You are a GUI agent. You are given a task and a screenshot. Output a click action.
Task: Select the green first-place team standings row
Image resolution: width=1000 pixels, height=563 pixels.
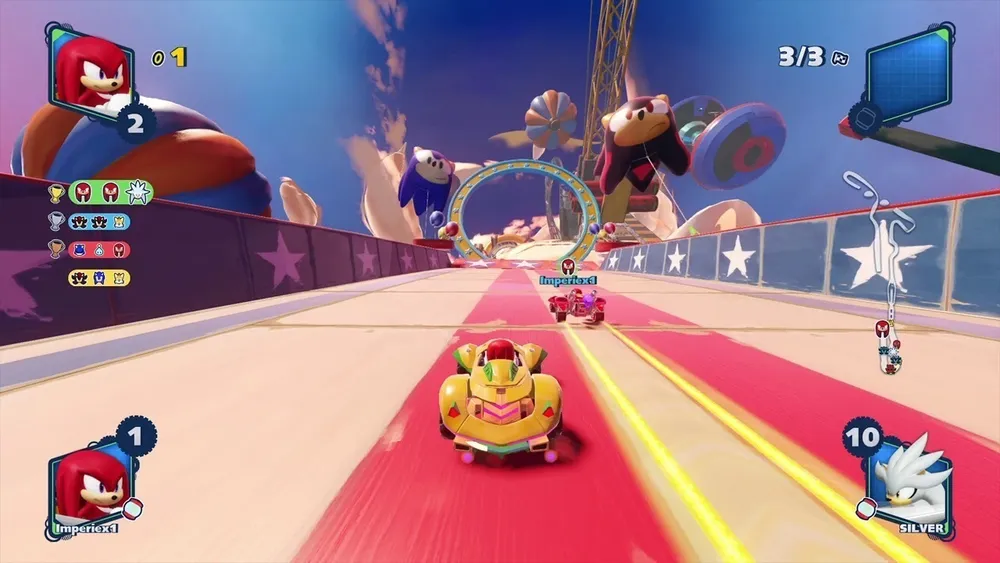click(x=110, y=192)
